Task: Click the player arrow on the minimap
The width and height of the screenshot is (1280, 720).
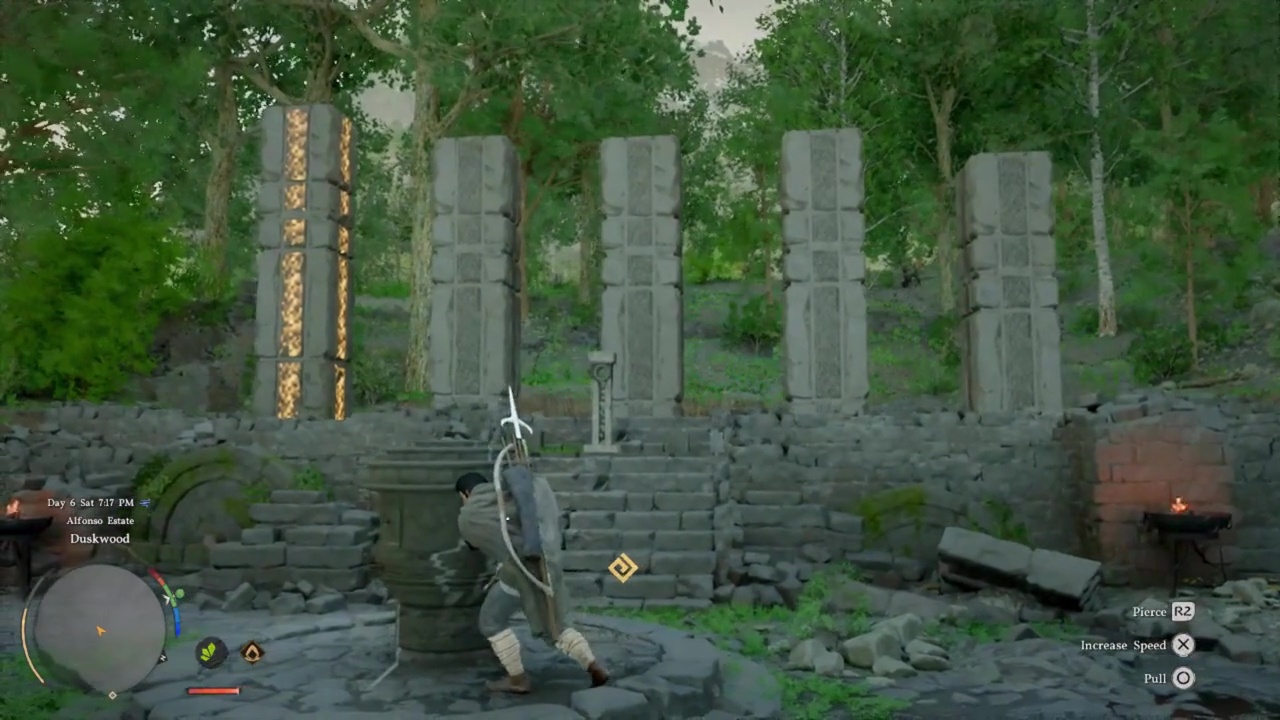Action: coord(100,630)
